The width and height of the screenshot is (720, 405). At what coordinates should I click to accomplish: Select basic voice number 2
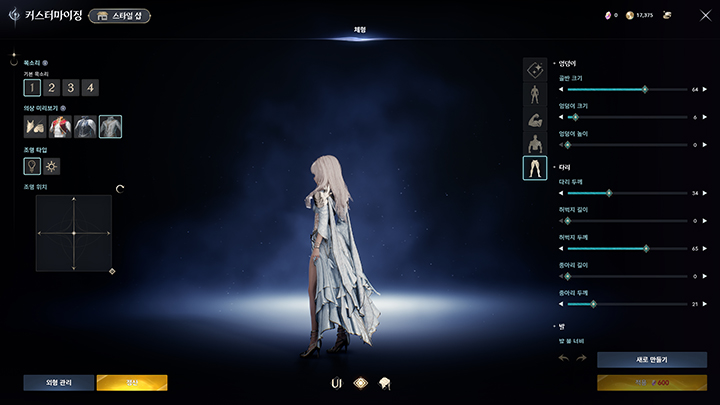(50, 88)
